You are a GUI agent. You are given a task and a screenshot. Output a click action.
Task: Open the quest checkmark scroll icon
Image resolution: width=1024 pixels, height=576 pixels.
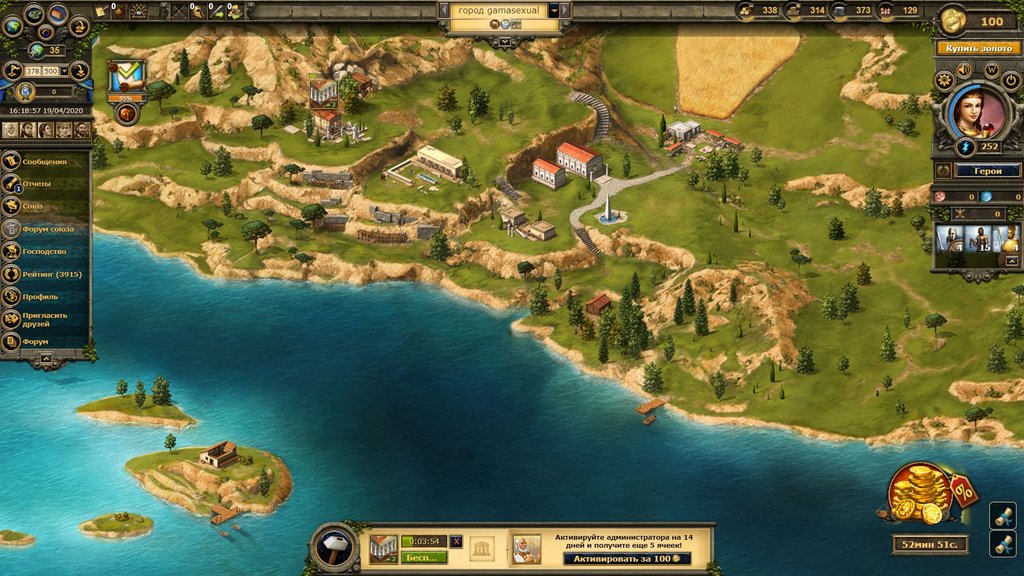(x=127, y=77)
